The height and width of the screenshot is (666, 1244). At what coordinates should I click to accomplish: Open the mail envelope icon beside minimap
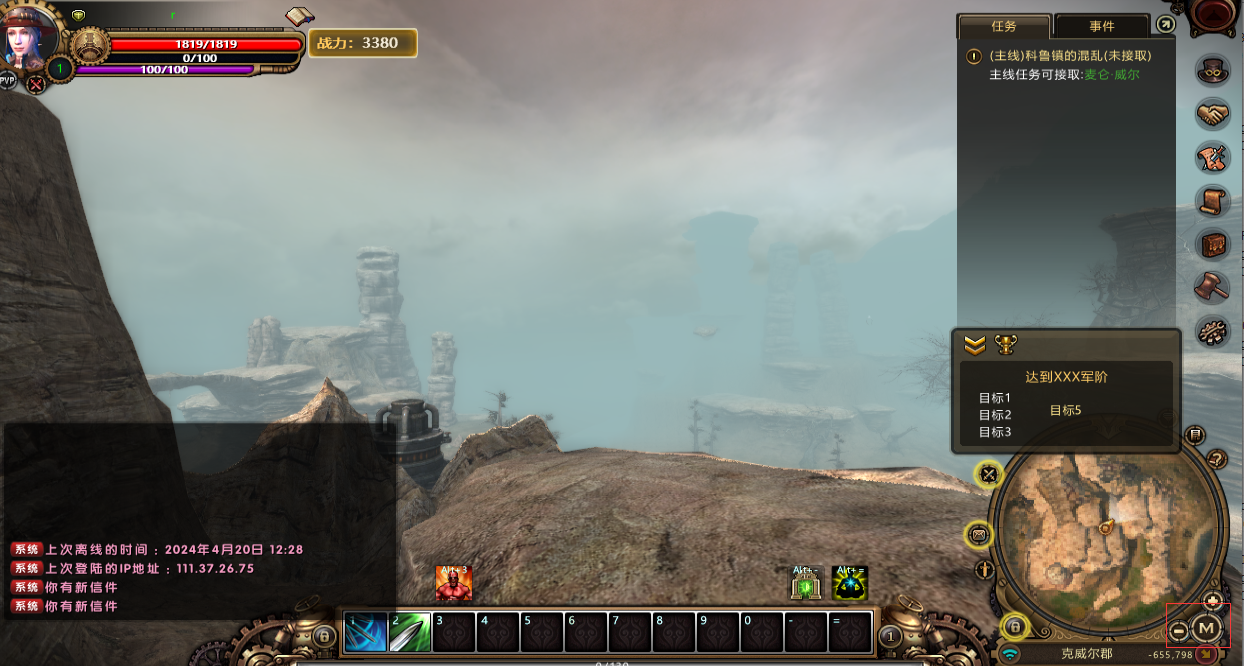(x=978, y=535)
